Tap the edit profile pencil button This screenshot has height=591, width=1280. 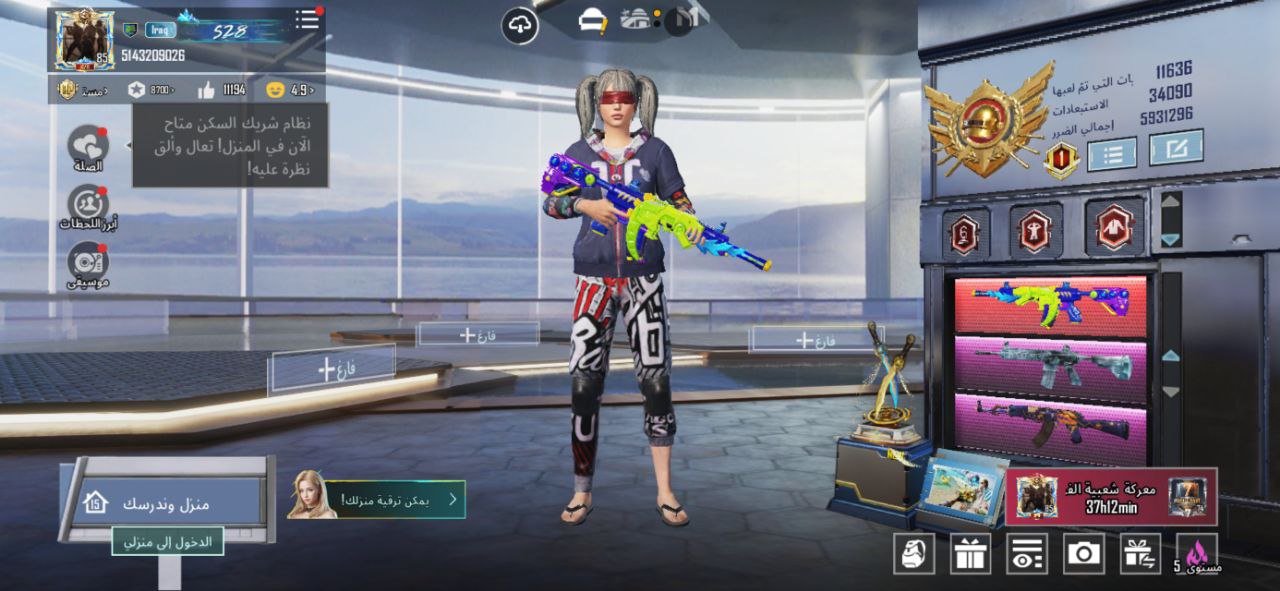[1175, 149]
